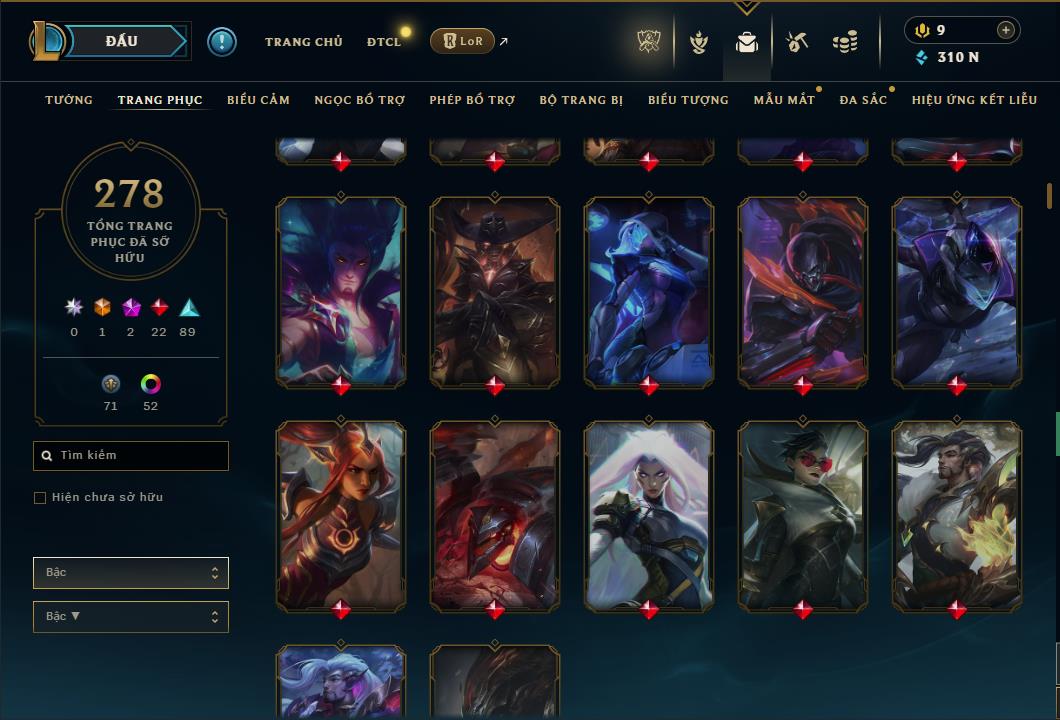Viewport: 1060px width, 720px height.
Task: Show the BIỂU TƯỢNG tab
Action: point(688,100)
